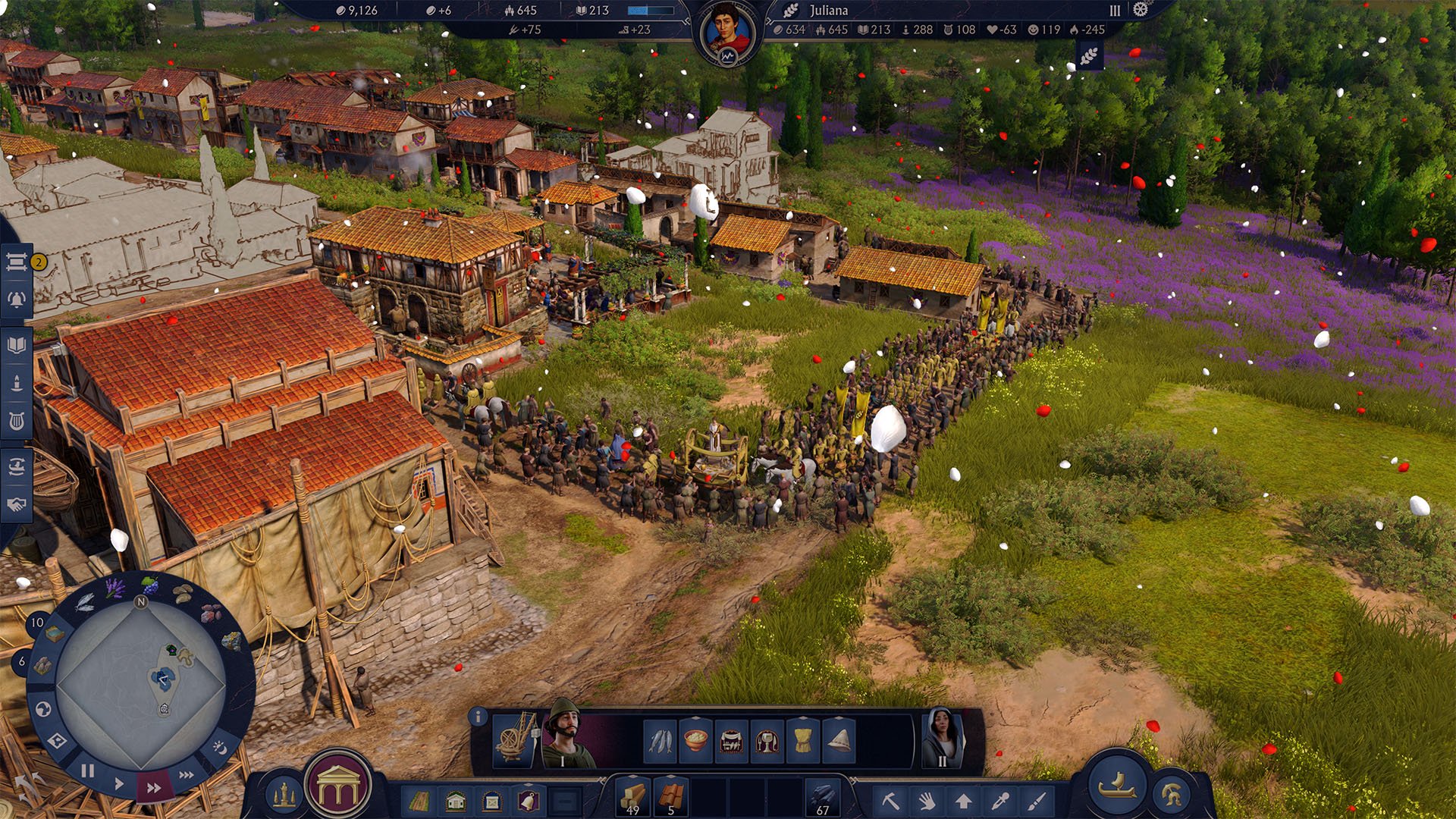Open the handshake diplomacy panel
Screen dimensions: 1456x819
[16, 504]
